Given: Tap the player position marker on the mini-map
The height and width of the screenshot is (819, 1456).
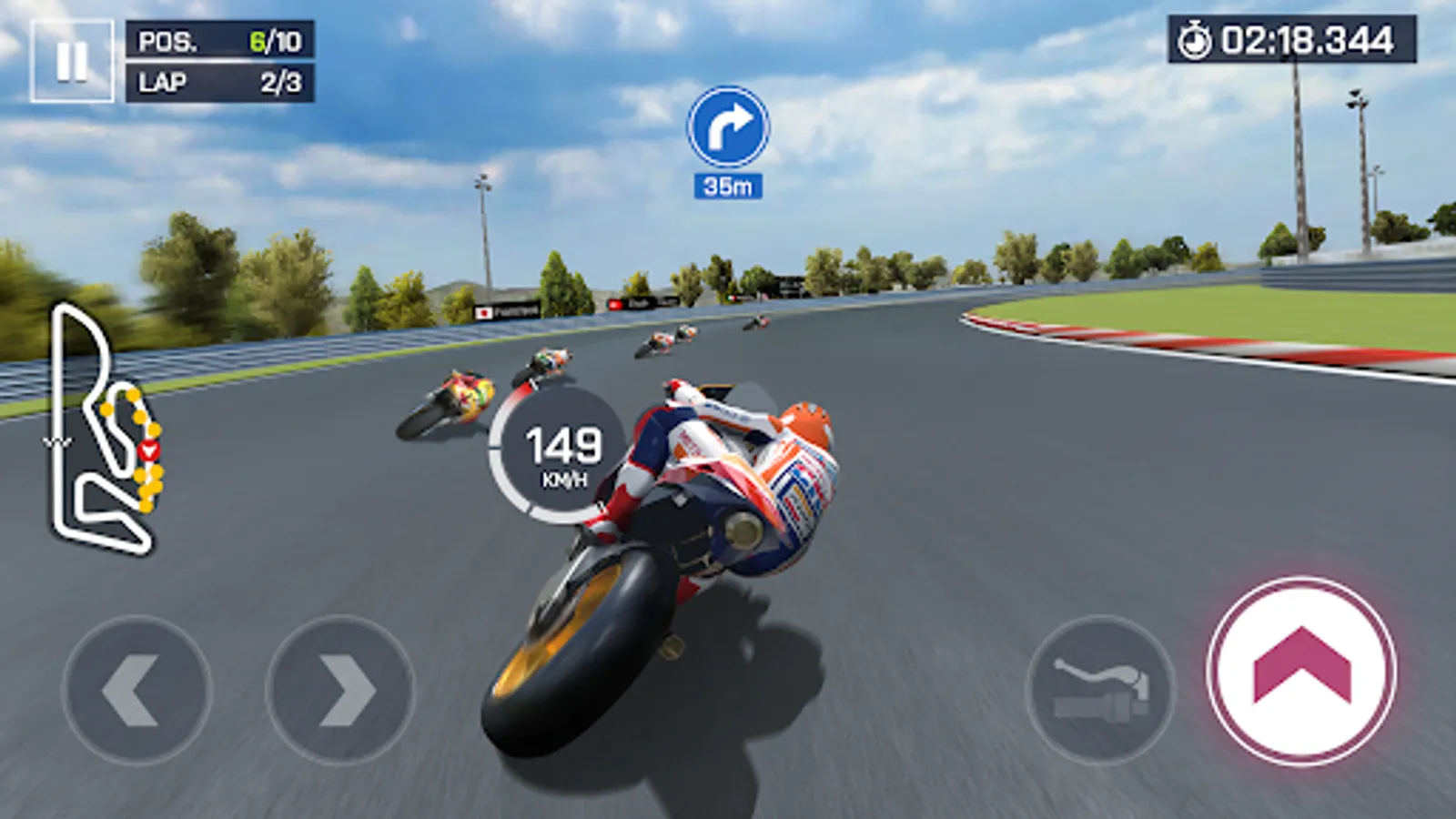Looking at the screenshot, I should point(147,448).
